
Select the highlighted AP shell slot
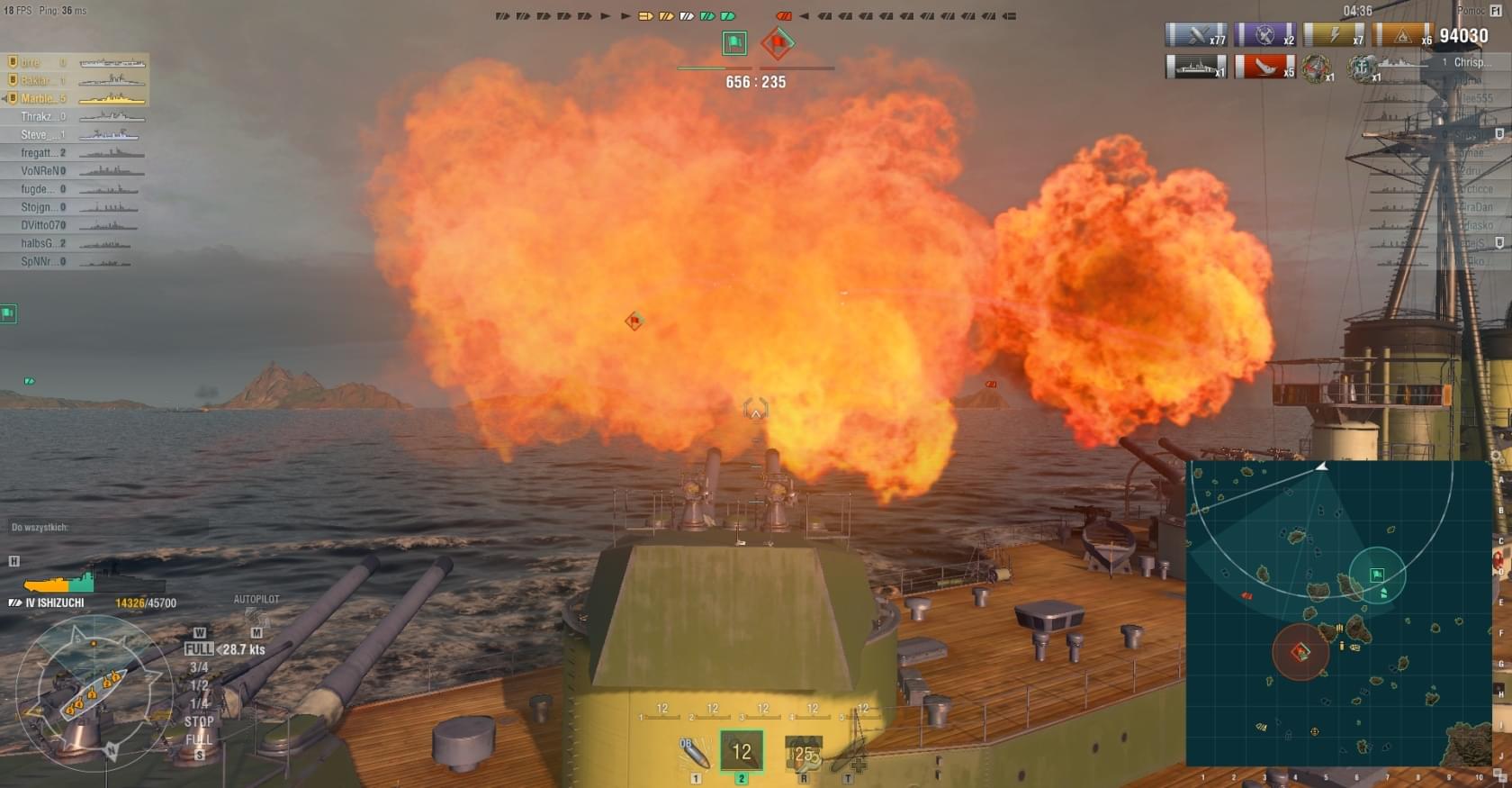(741, 752)
